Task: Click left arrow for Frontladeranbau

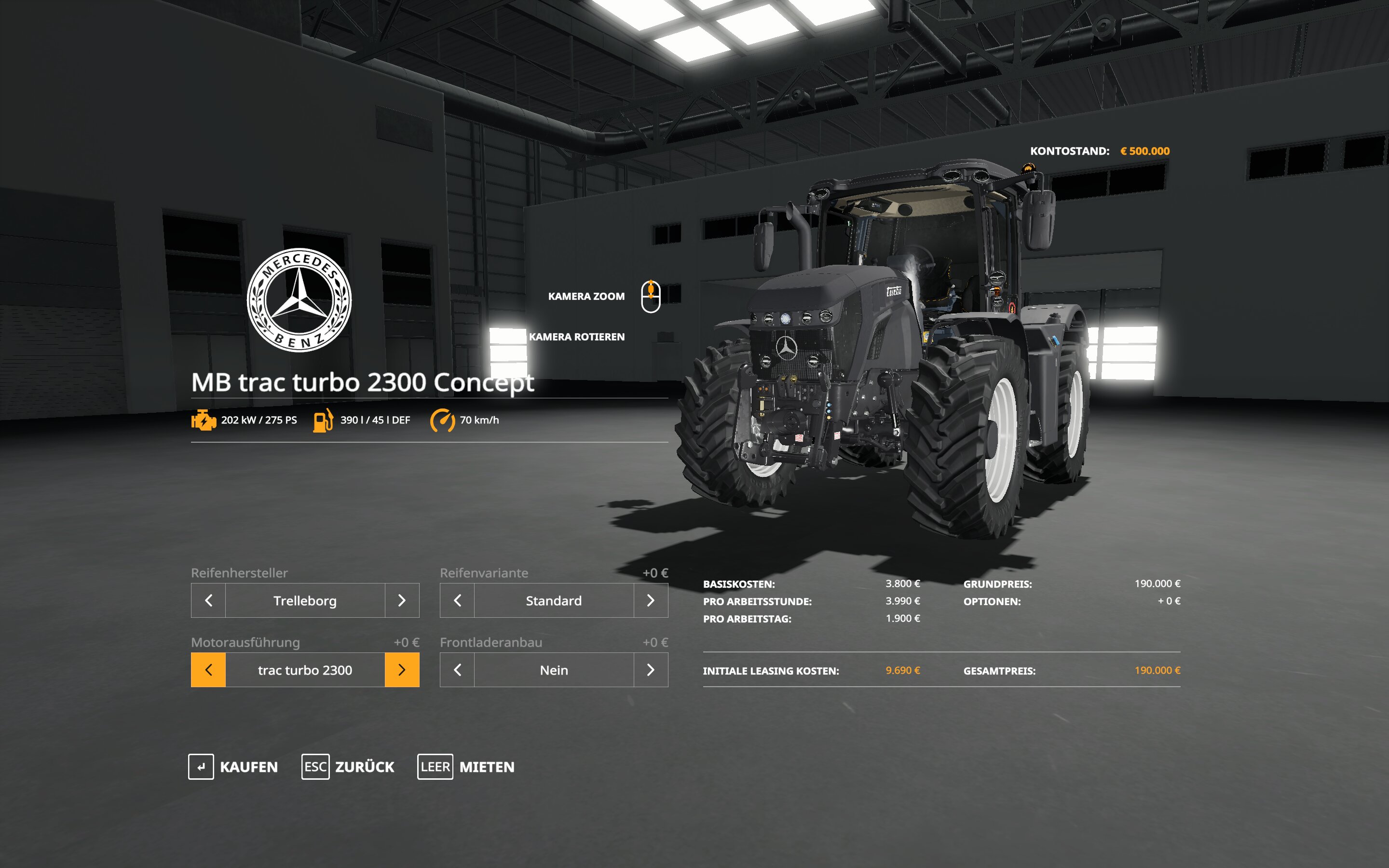Action: coord(457,670)
